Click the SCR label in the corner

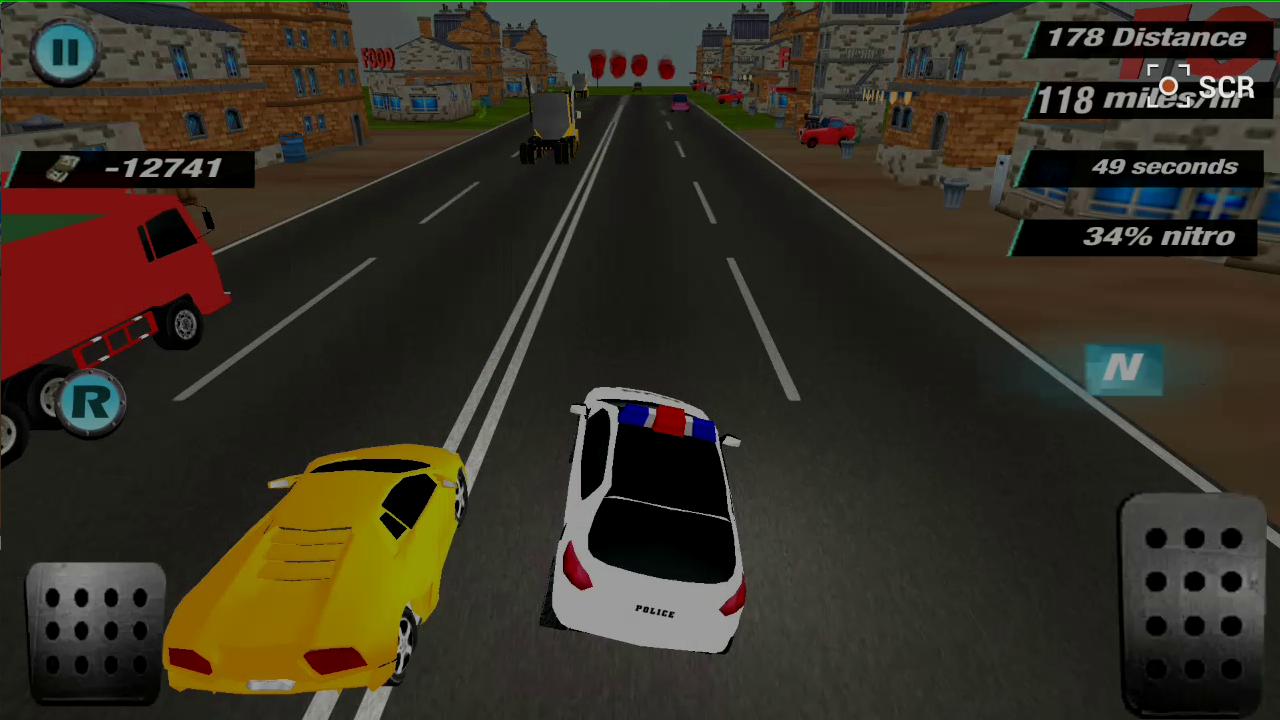pyautogui.click(x=1227, y=88)
